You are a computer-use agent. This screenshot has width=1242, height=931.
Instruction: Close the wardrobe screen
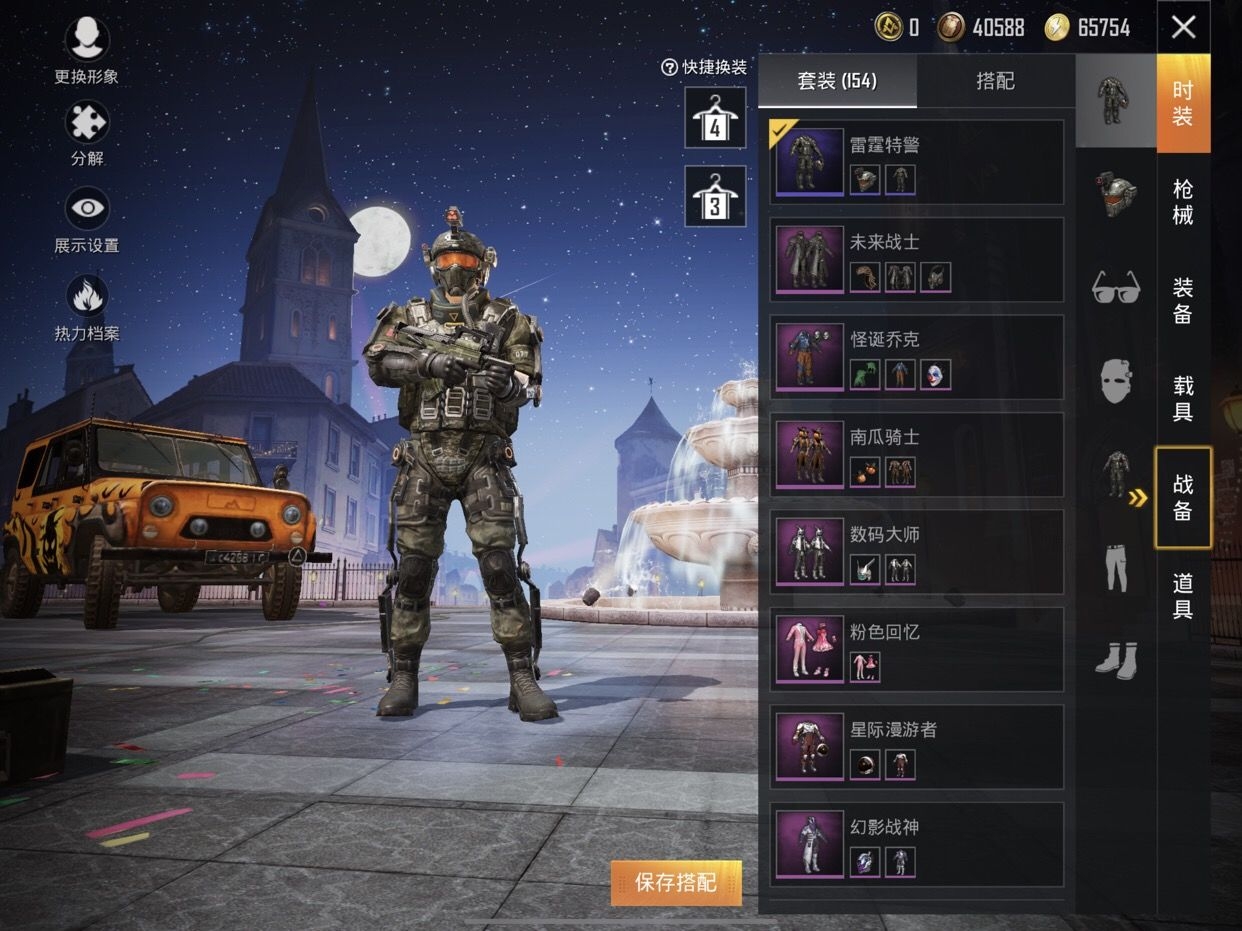pyautogui.click(x=1183, y=27)
